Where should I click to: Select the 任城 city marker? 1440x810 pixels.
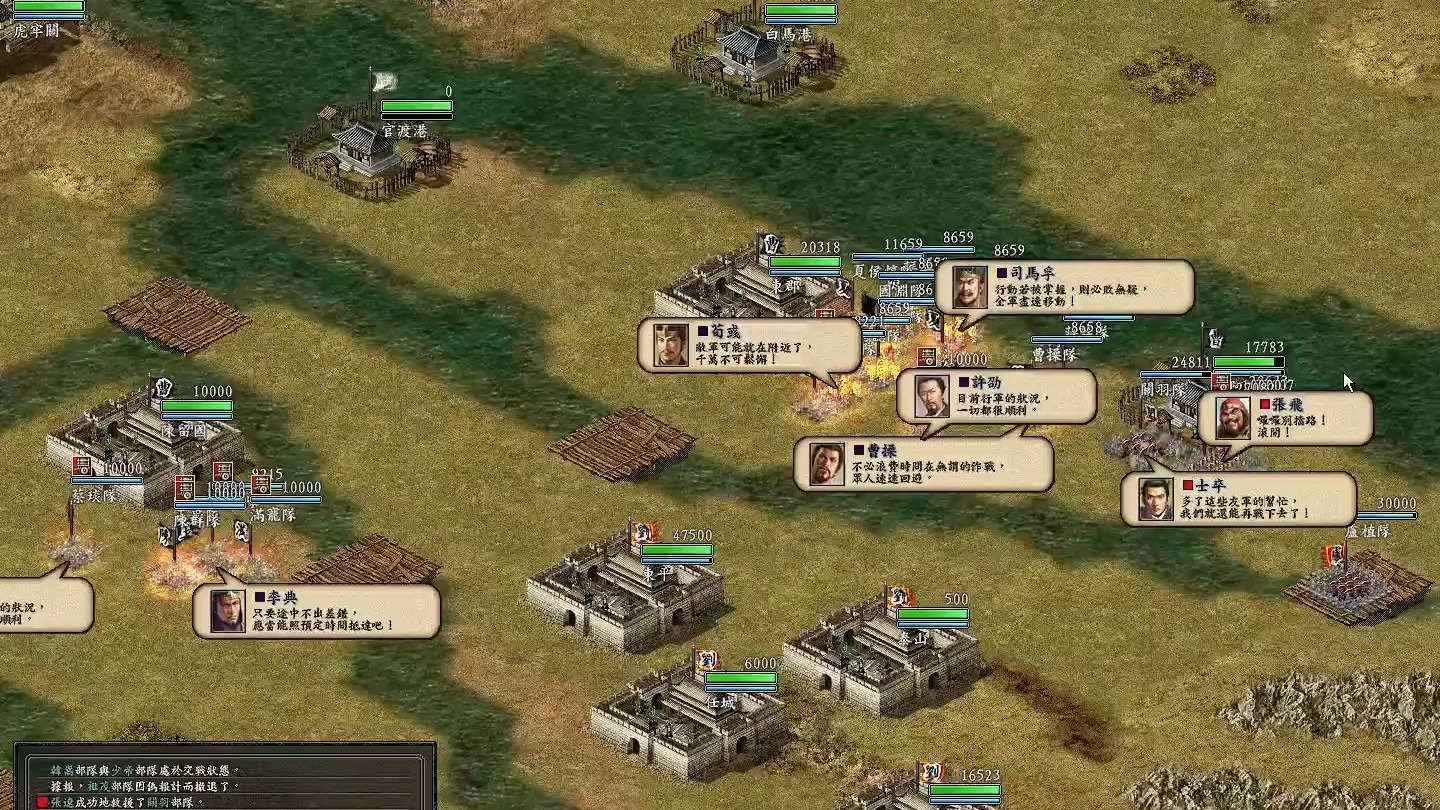[x=721, y=701]
